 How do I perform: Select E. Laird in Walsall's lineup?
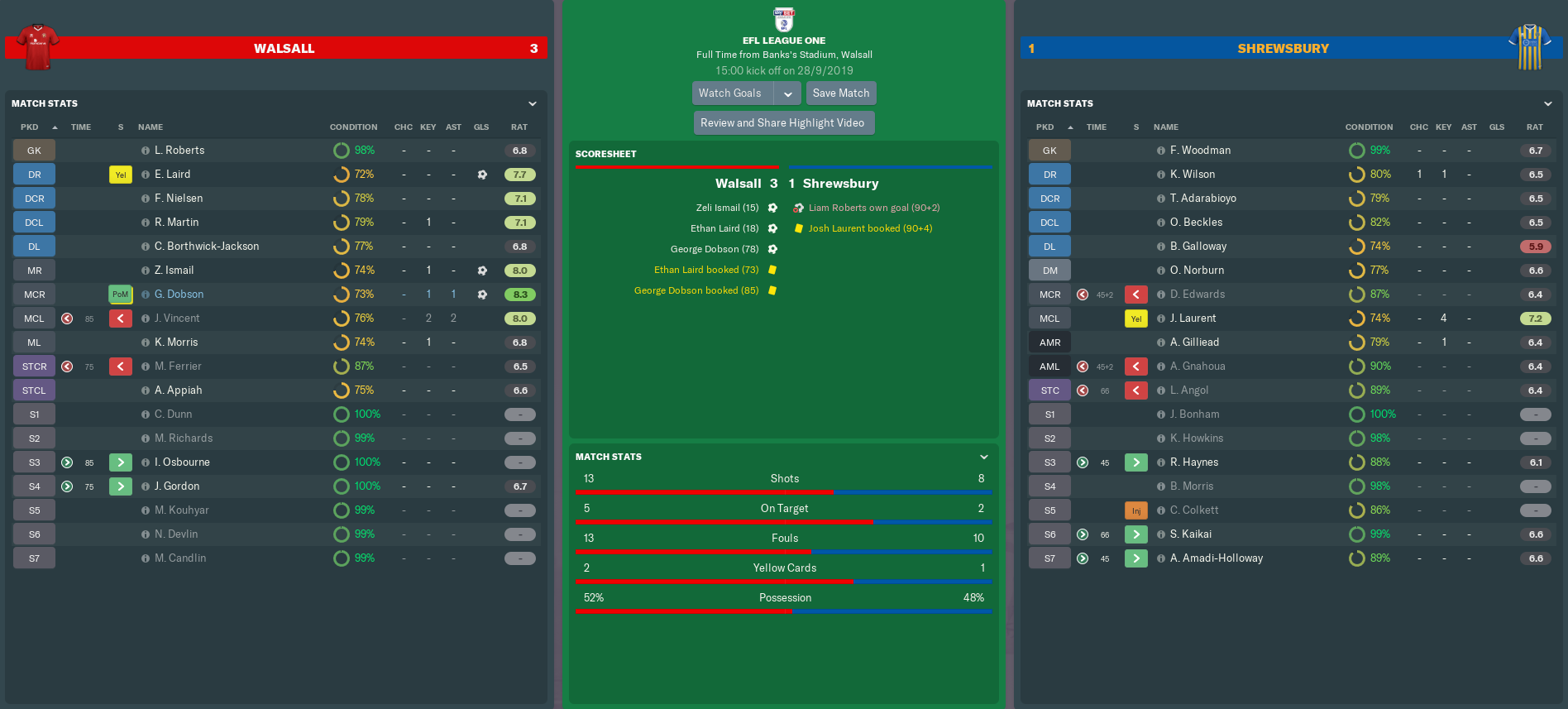[x=172, y=175]
